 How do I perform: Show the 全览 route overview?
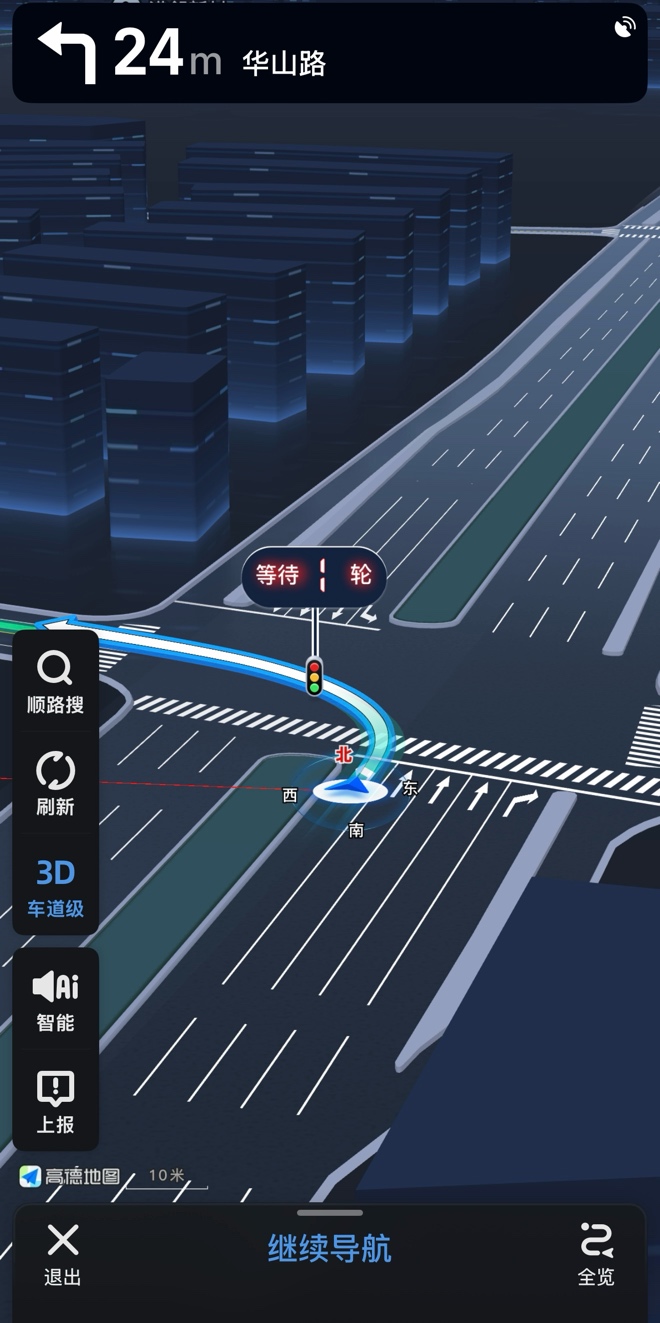pos(596,1254)
